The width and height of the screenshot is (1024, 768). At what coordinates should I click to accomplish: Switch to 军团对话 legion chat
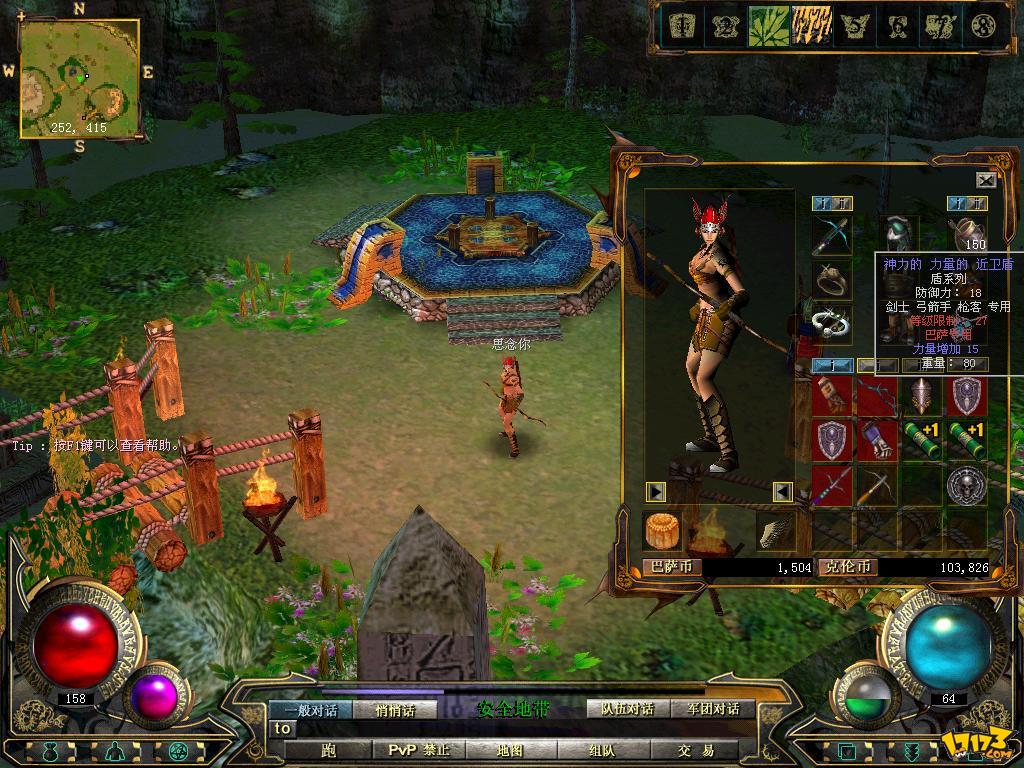pyautogui.click(x=712, y=709)
